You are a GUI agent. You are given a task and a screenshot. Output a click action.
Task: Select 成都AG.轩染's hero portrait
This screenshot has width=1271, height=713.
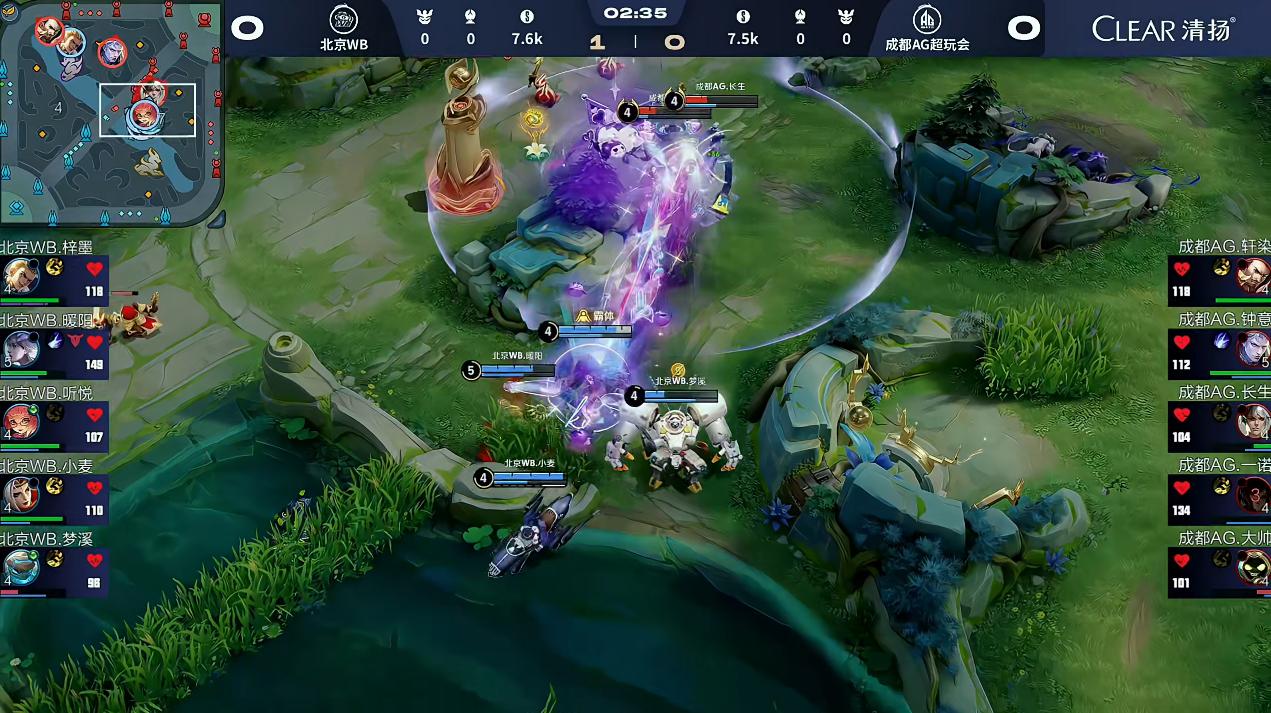[1252, 275]
